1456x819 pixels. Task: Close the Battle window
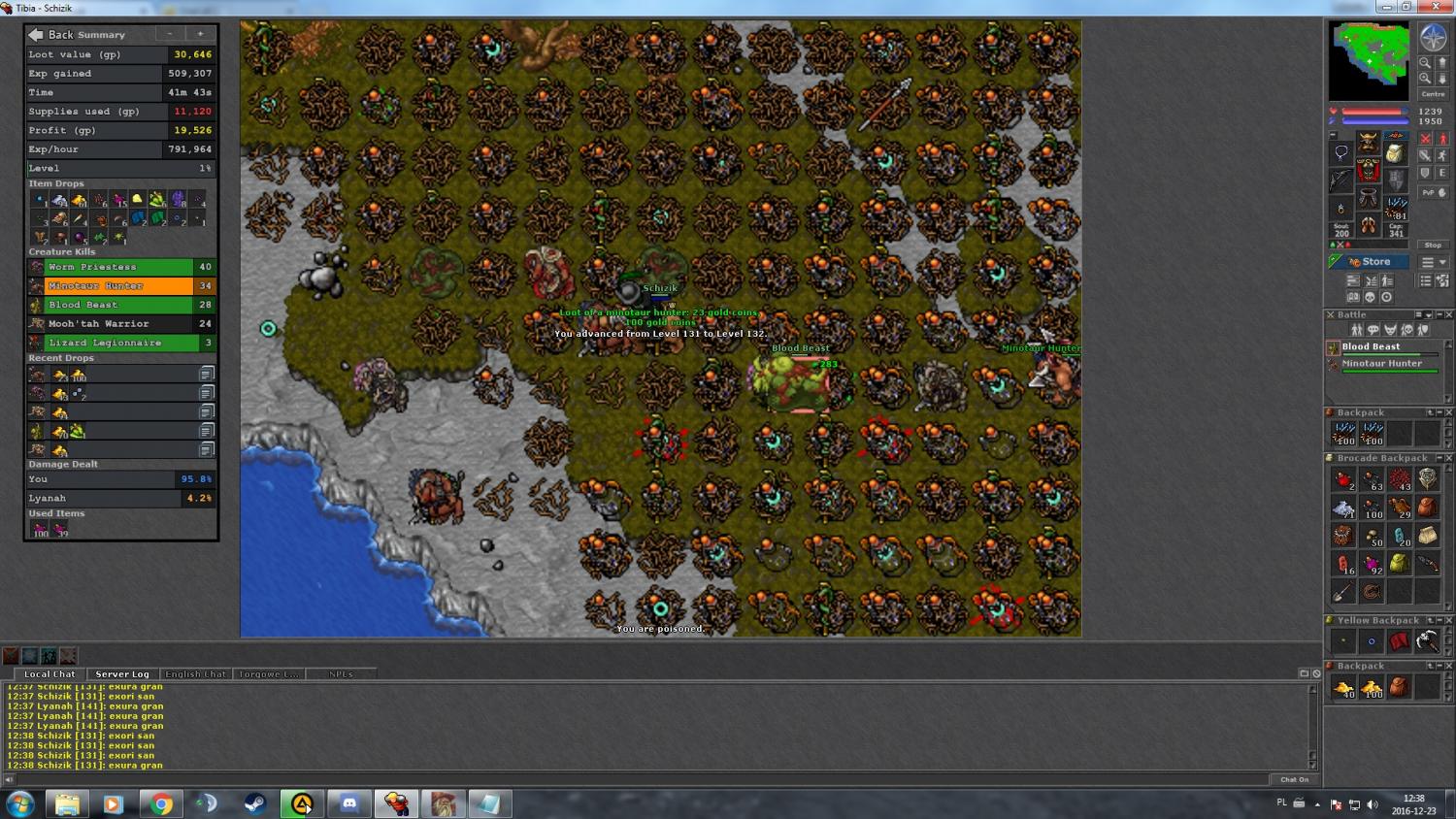click(x=1448, y=315)
